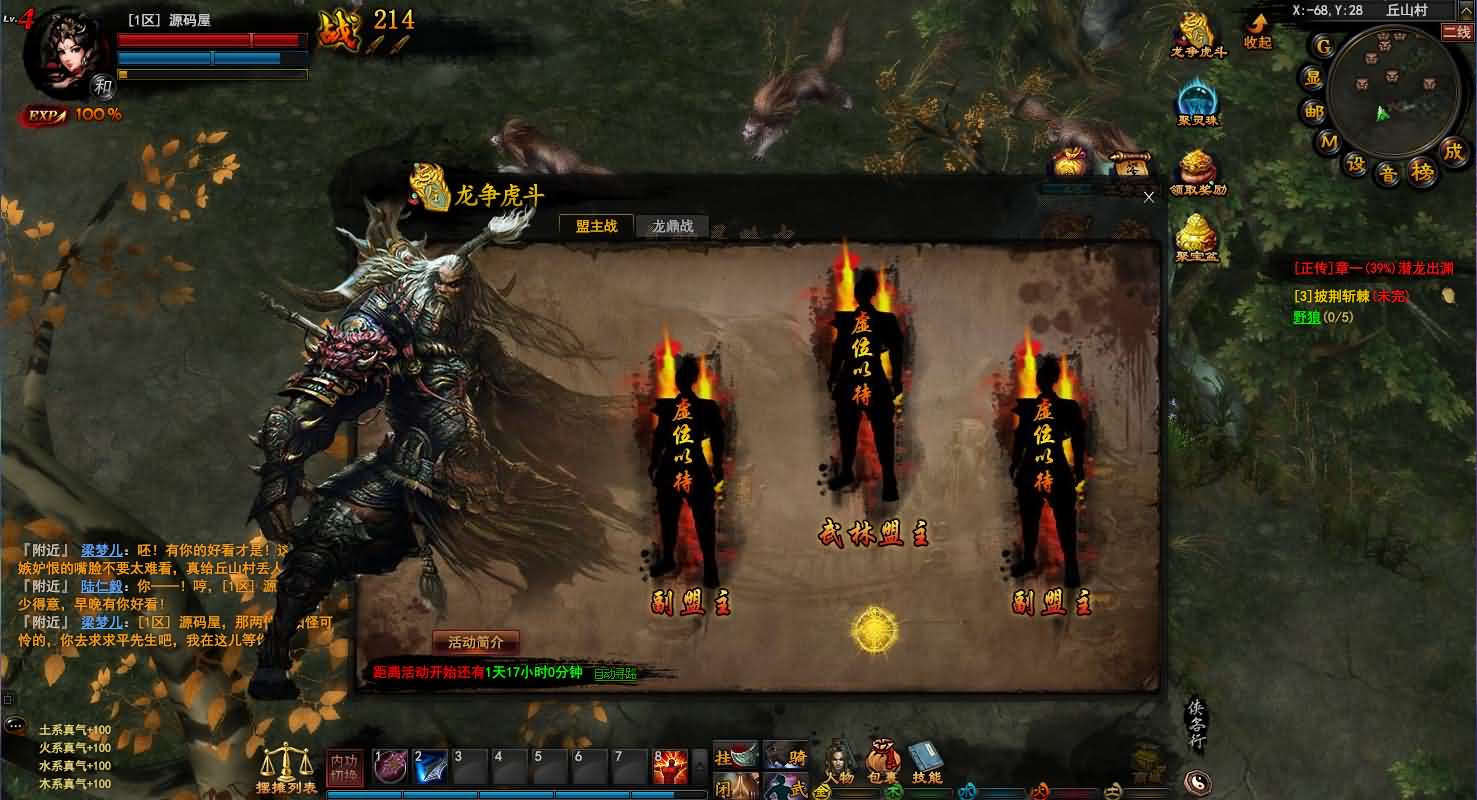
Task: Click the green 自动寻路 auto-path link
Action: click(615, 674)
